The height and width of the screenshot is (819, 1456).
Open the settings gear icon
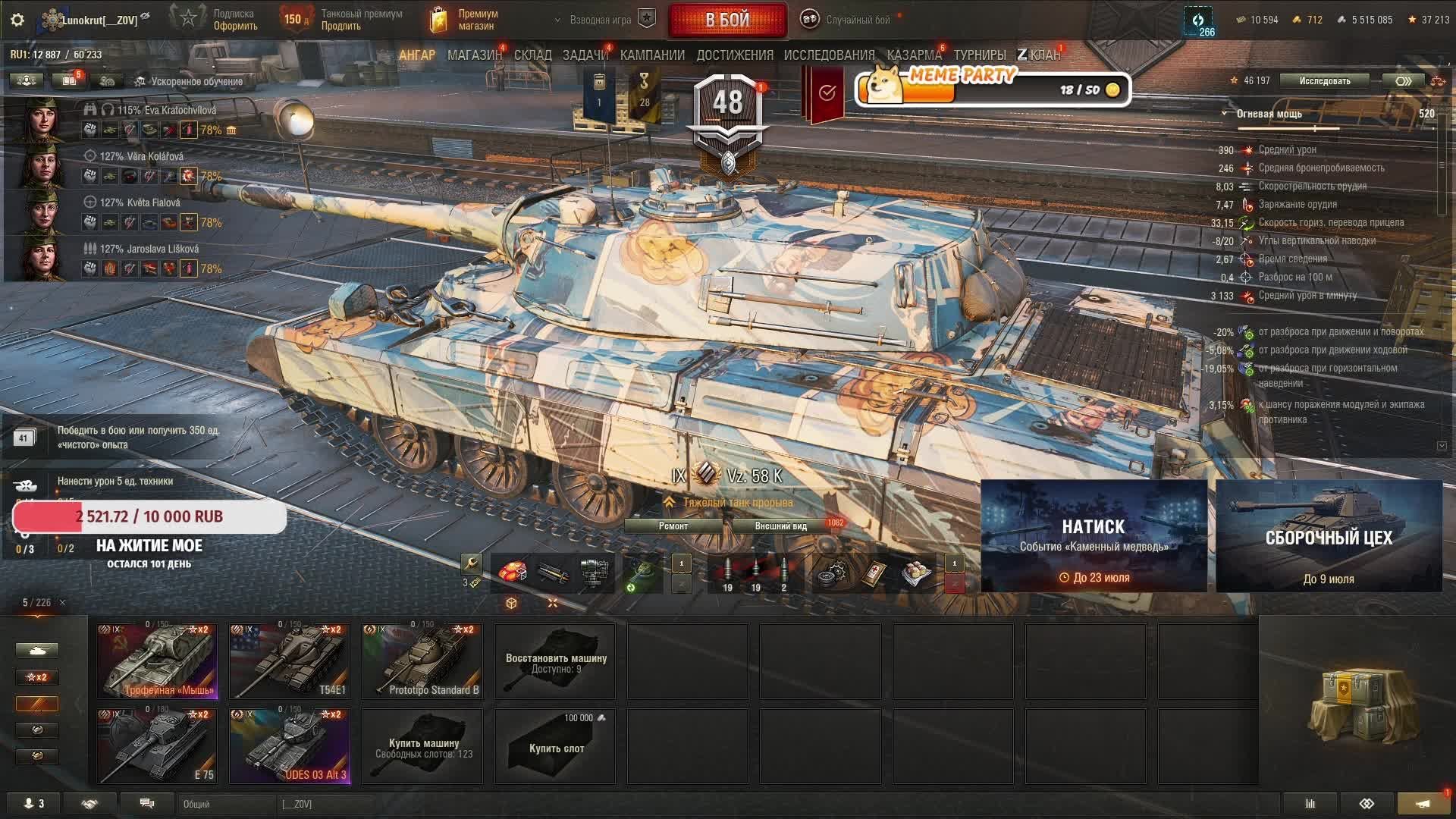click(x=17, y=20)
